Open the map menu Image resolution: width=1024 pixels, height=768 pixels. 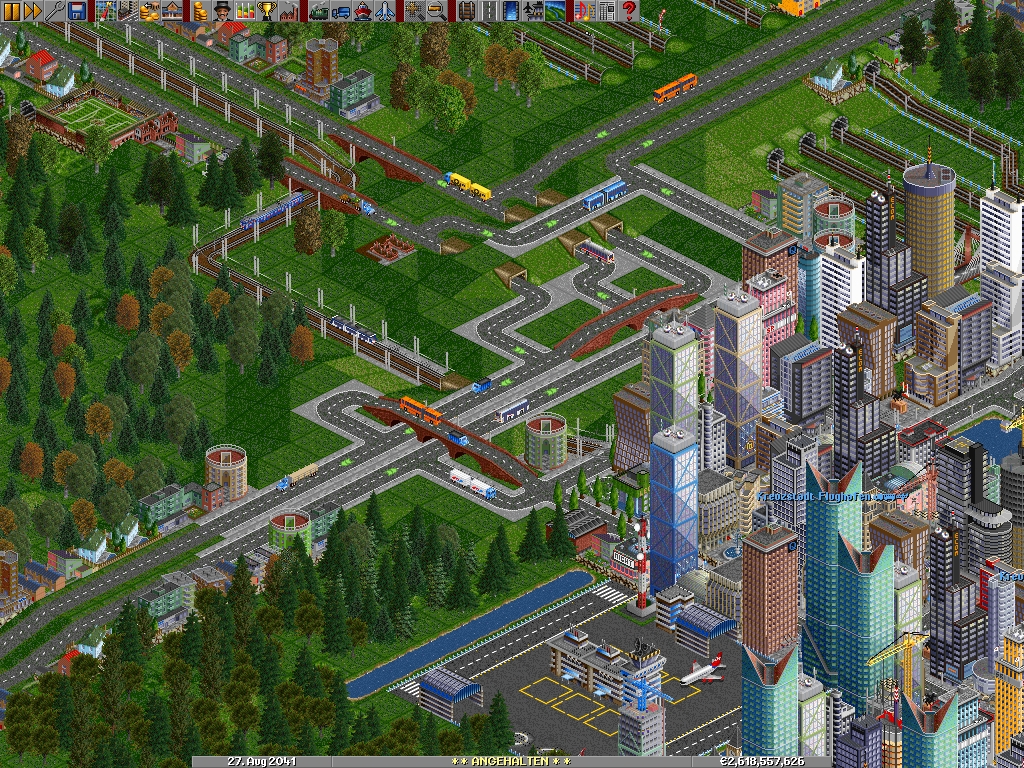[107, 11]
